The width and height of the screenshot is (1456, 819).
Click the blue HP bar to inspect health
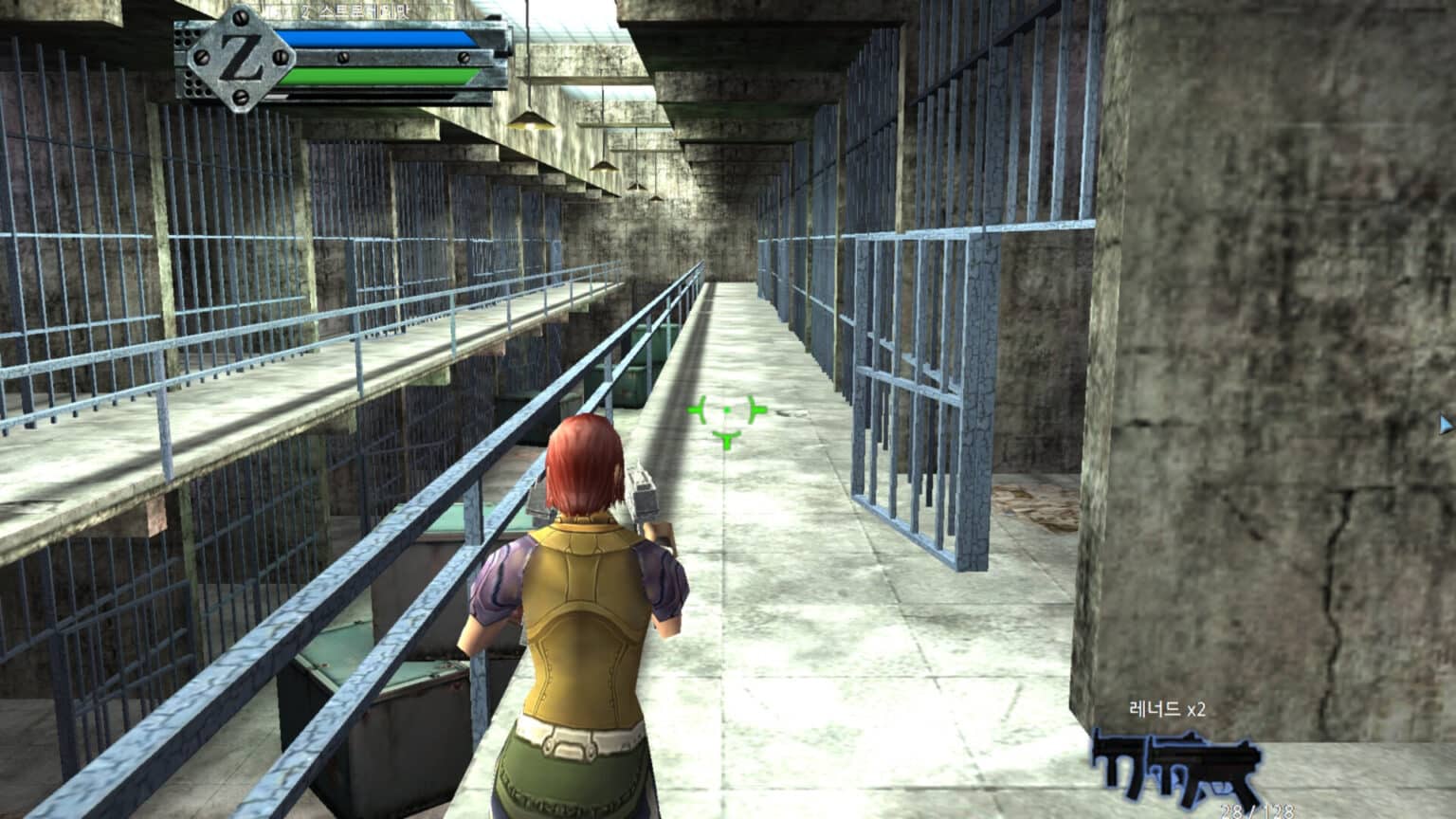(379, 40)
